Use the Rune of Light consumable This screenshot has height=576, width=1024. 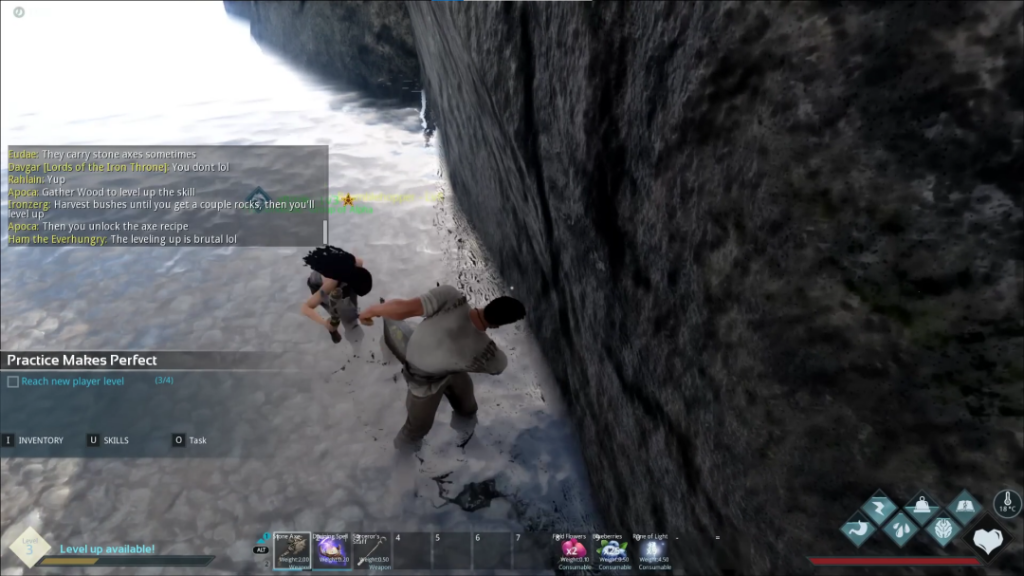click(651, 550)
